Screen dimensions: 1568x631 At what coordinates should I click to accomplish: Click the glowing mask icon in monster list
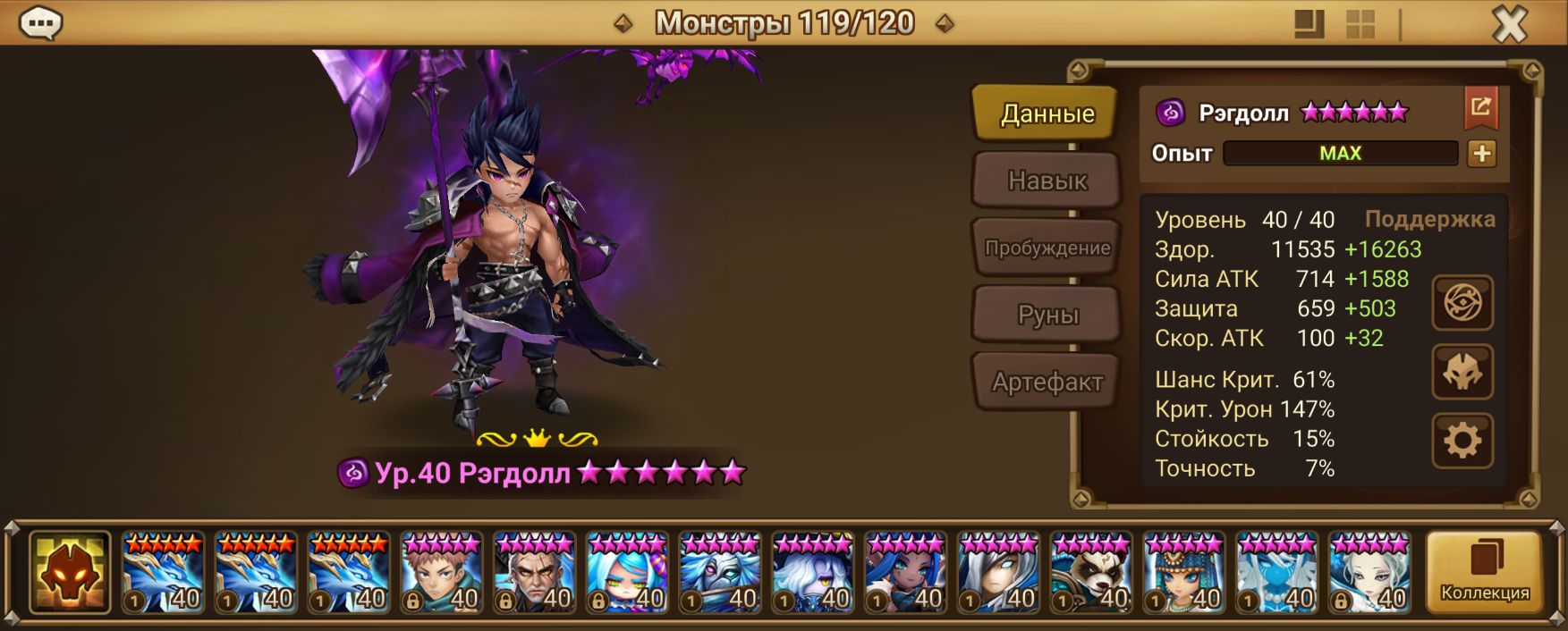(x=70, y=573)
